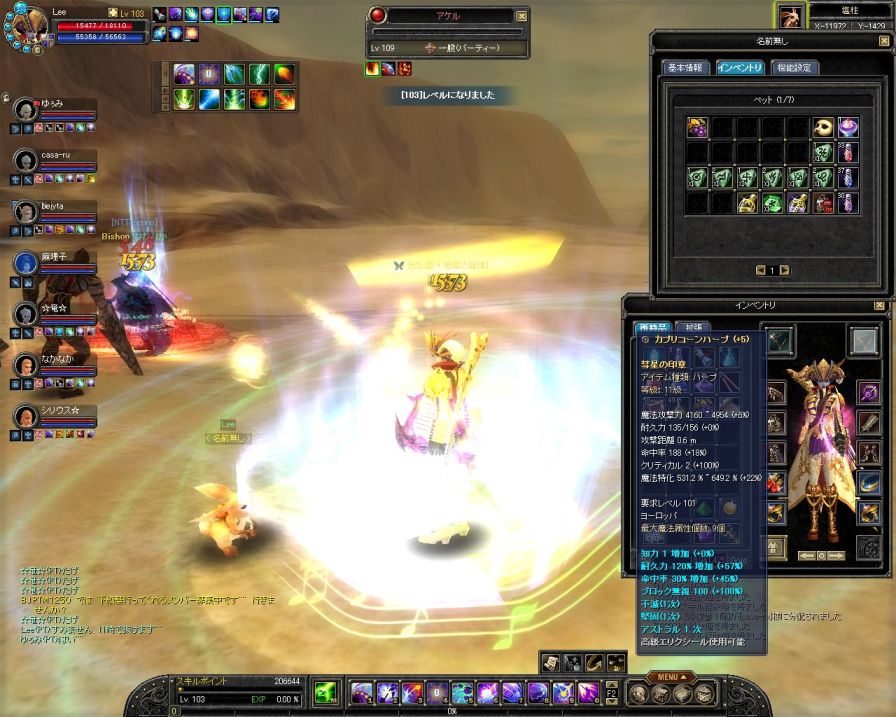Select party member casa-ru portrait
This screenshot has width=896, height=717.
(26, 161)
